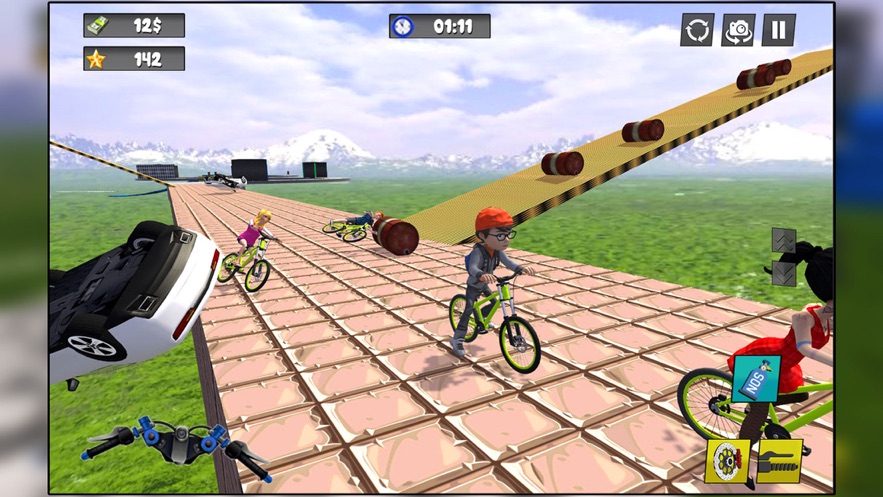This screenshot has height=497, width=883.
Task: Pause the game
Action: 778,30
